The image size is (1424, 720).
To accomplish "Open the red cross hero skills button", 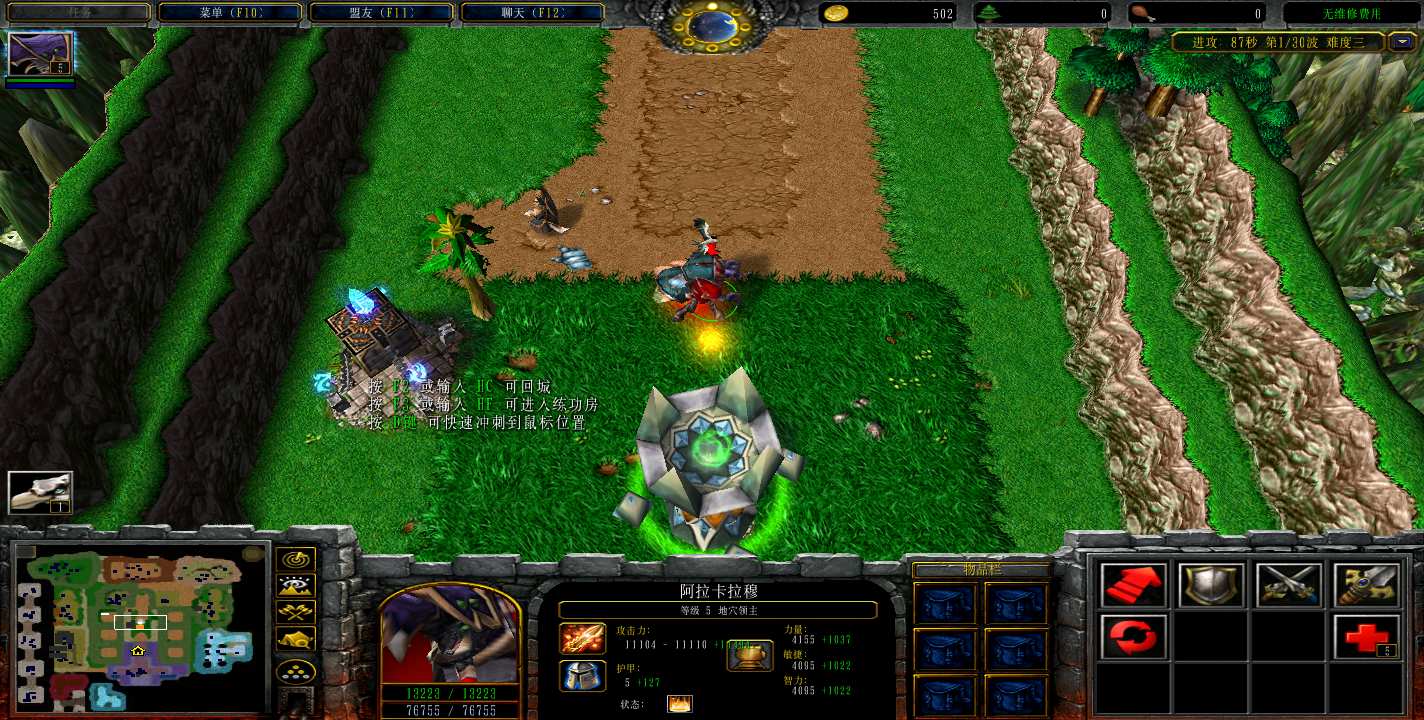I will point(1366,637).
